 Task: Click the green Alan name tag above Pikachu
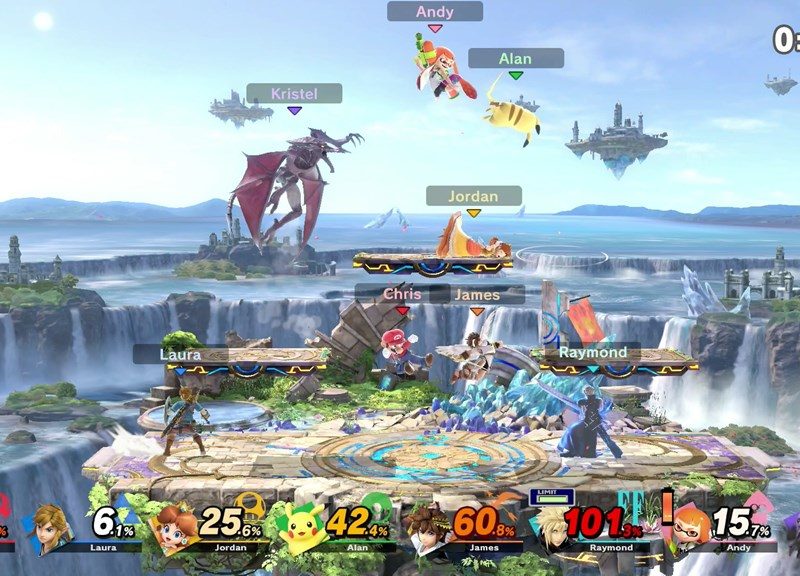515,59
